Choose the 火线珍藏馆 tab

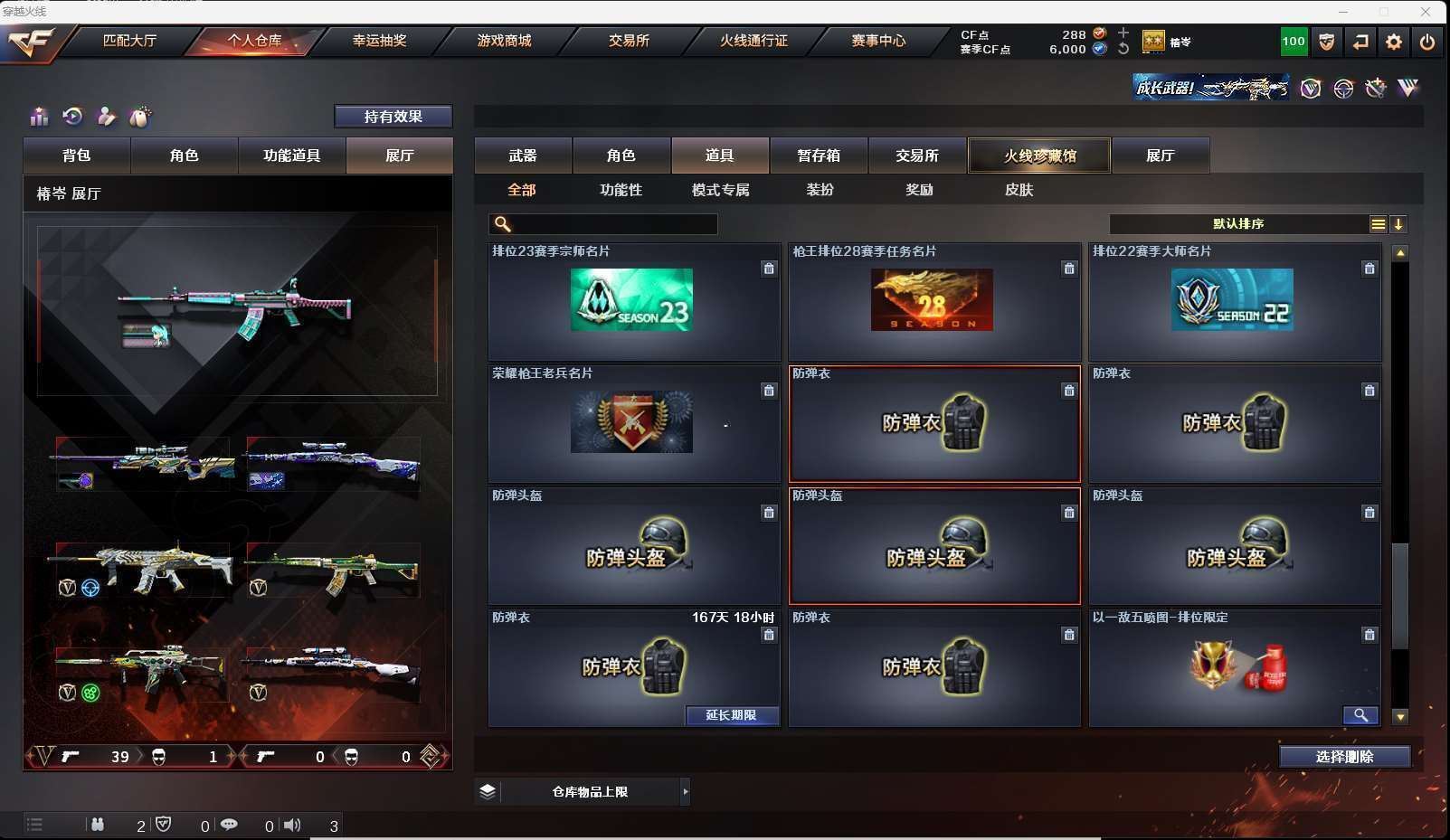pos(1039,156)
